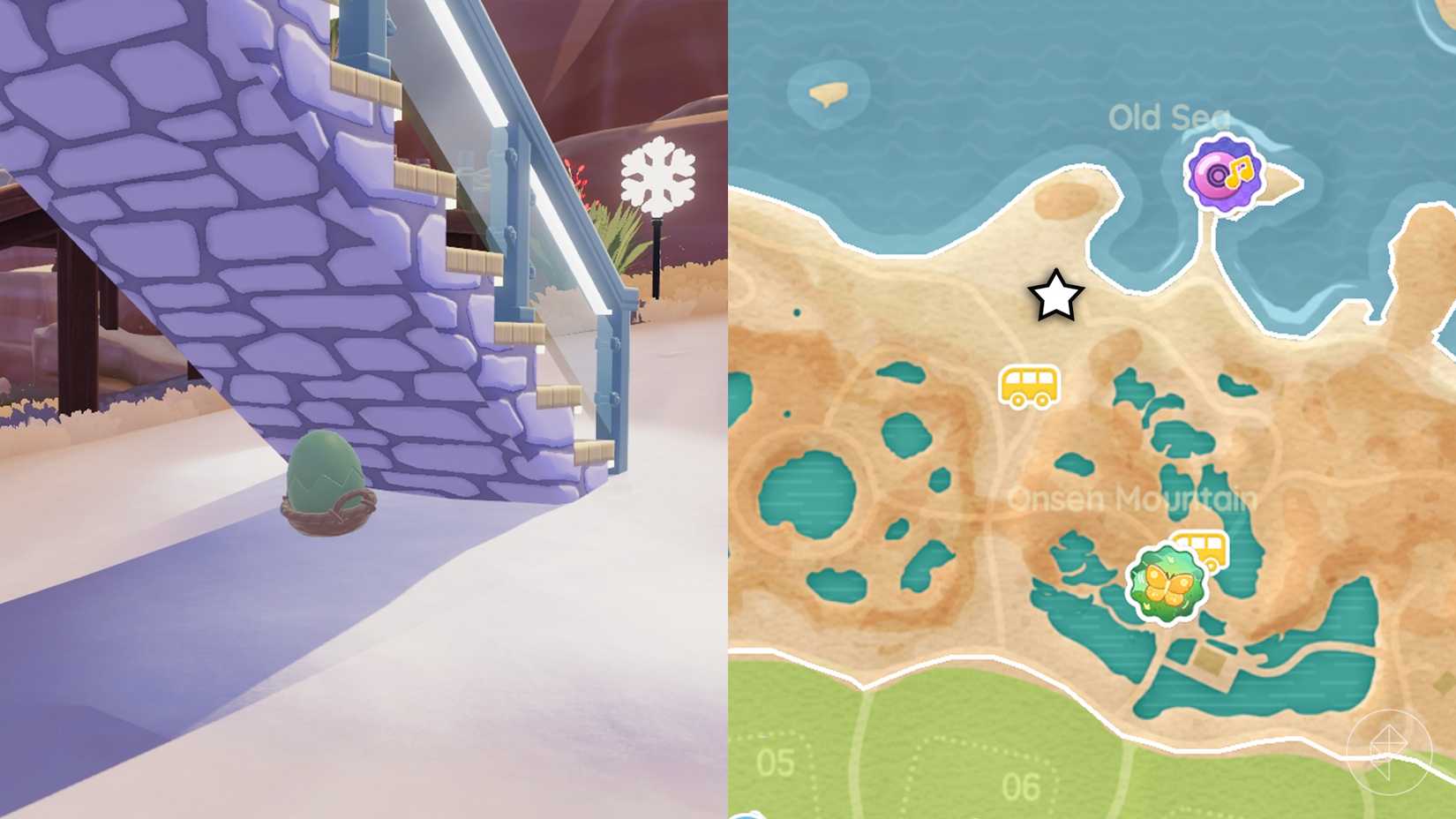Click the speech bubble marker in the sea
The image size is (1456, 819).
pos(828,93)
